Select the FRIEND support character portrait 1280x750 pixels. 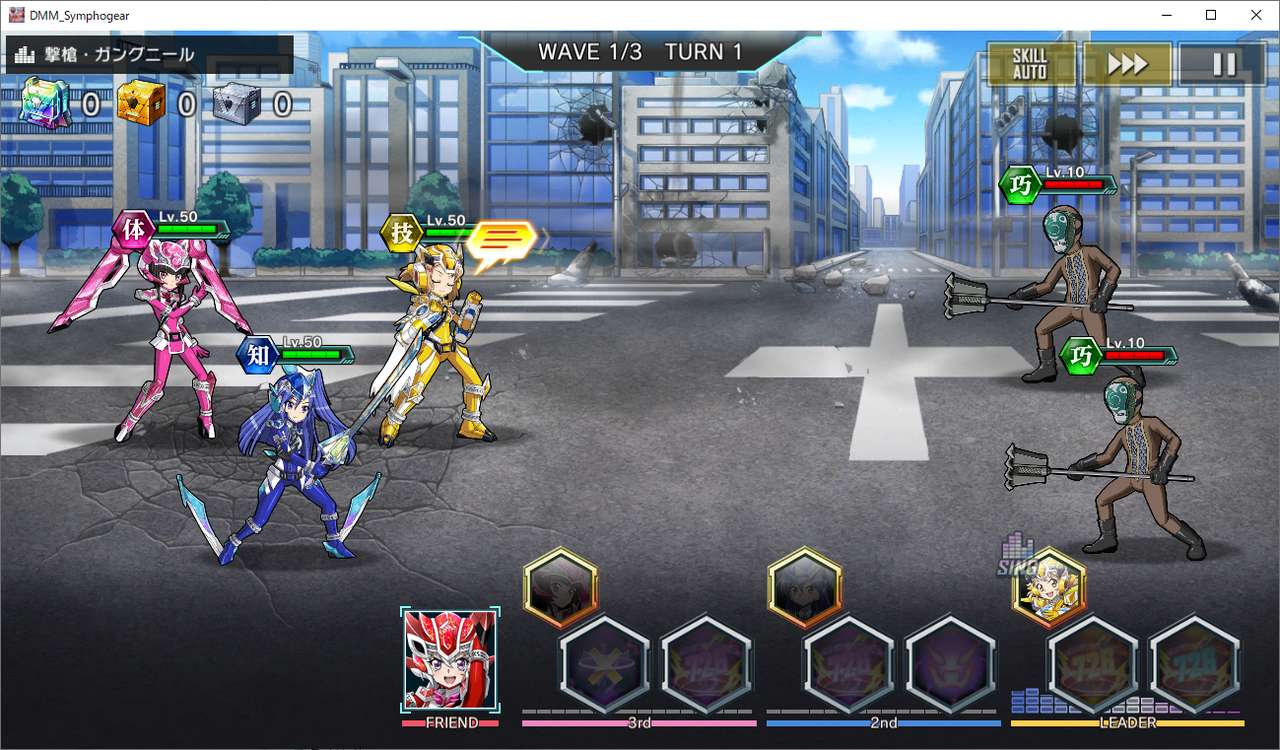point(450,659)
